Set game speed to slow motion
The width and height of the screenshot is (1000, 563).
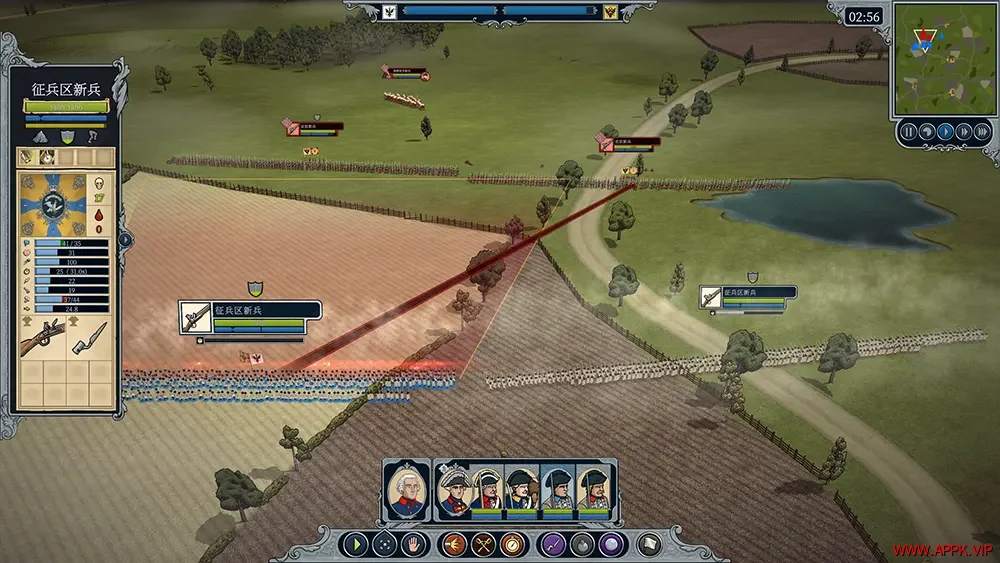click(x=927, y=131)
